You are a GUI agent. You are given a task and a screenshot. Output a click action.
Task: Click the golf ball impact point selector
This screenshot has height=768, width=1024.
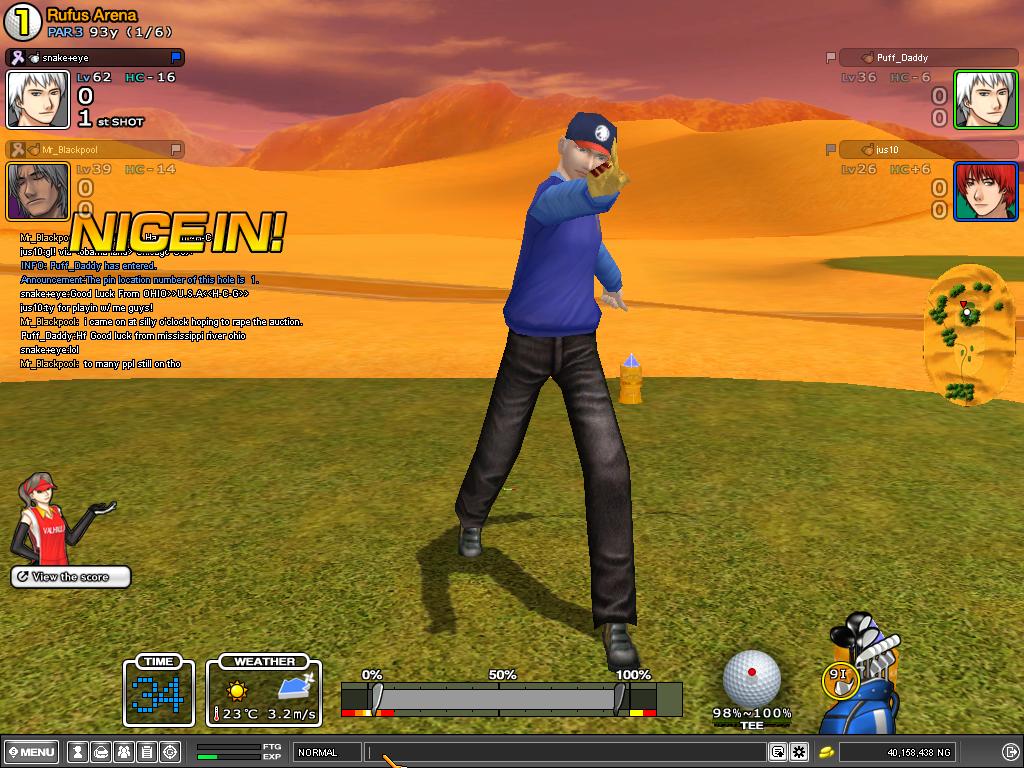pyautogui.click(x=751, y=677)
